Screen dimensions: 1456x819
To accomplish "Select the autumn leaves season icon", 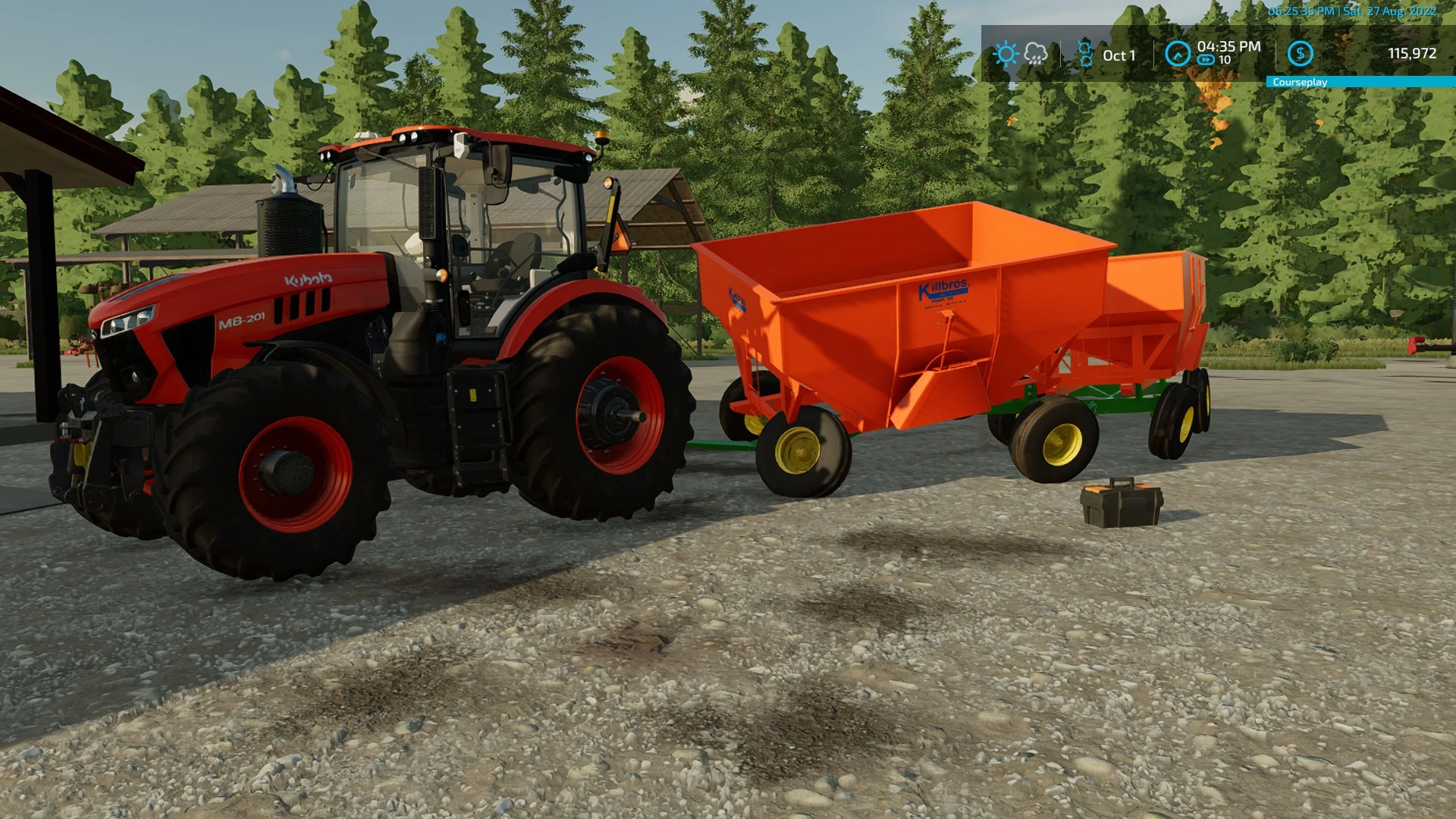I will coord(1085,54).
